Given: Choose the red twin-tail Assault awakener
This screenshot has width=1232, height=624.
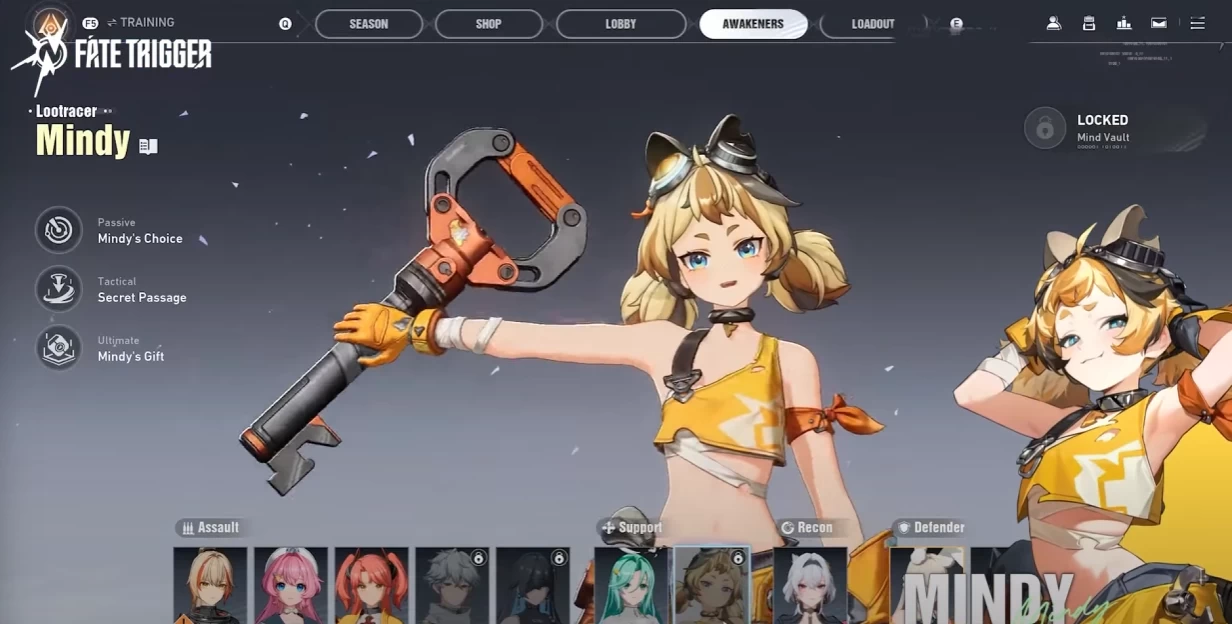Looking at the screenshot, I should coord(371,585).
